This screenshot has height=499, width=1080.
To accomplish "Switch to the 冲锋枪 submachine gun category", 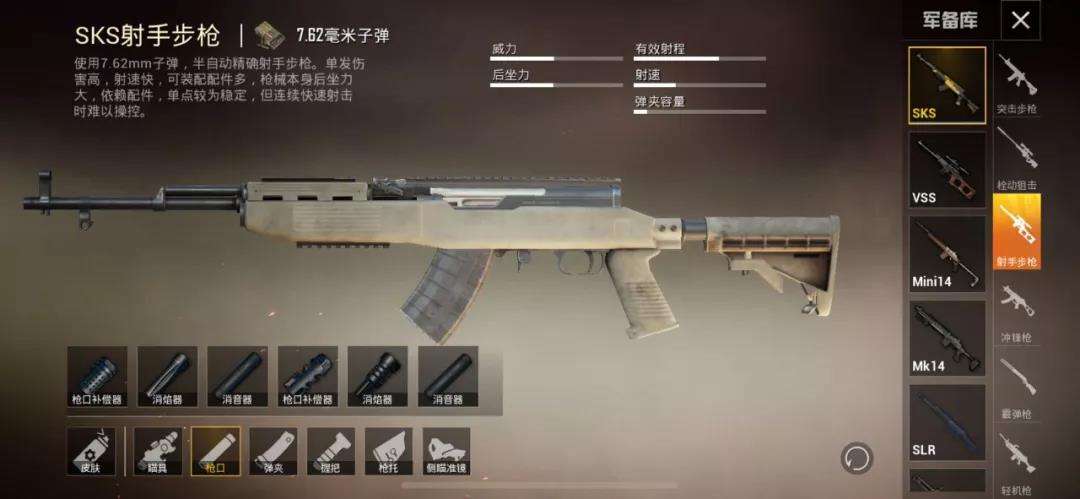I will (1016, 310).
